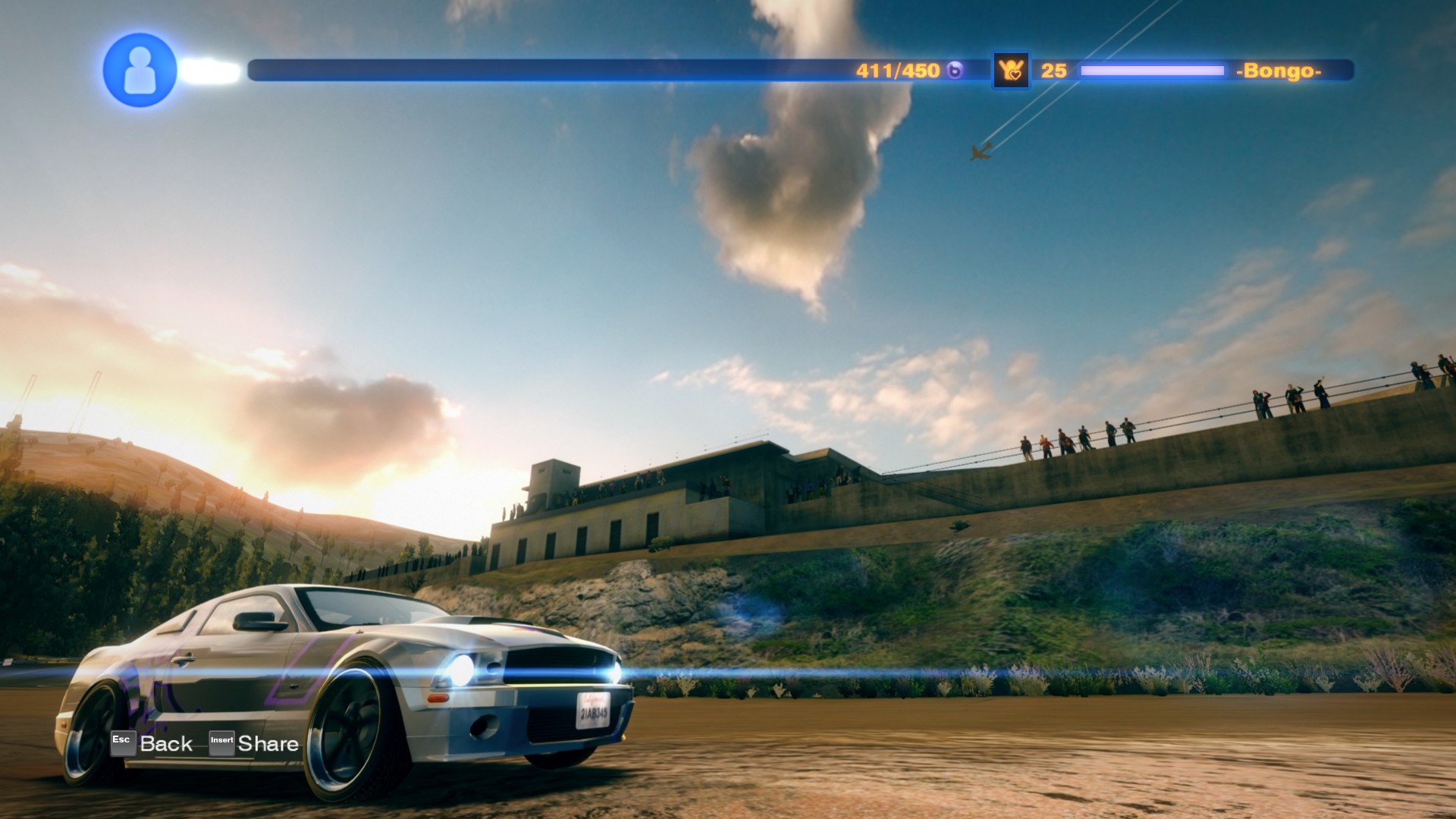Click the blue player avatar icon

point(140,72)
